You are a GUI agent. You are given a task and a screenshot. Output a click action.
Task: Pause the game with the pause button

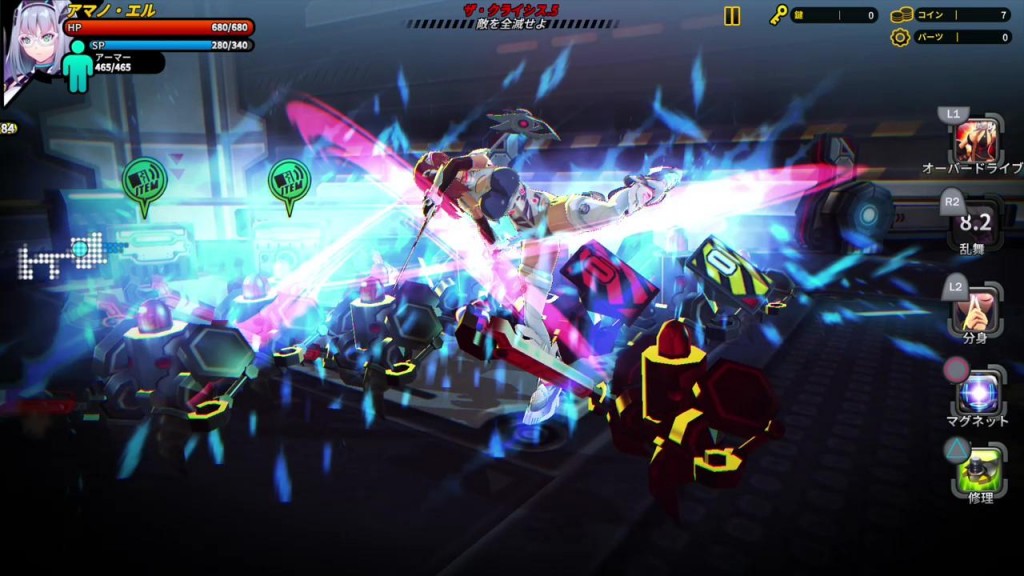[x=732, y=16]
